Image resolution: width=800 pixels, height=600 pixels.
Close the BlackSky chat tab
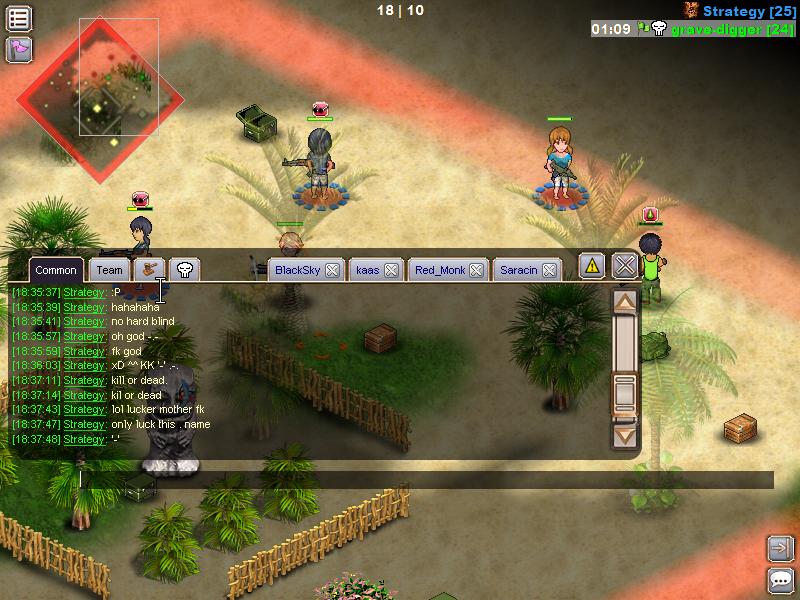point(332,270)
